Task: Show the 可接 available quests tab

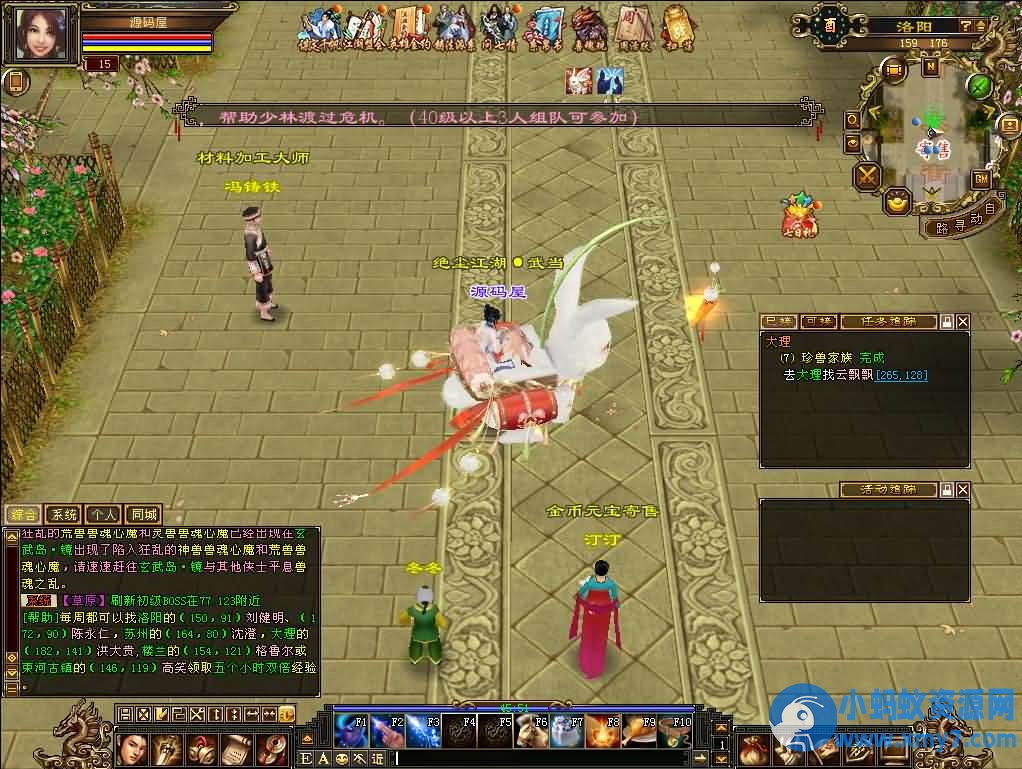Action: coord(817,322)
